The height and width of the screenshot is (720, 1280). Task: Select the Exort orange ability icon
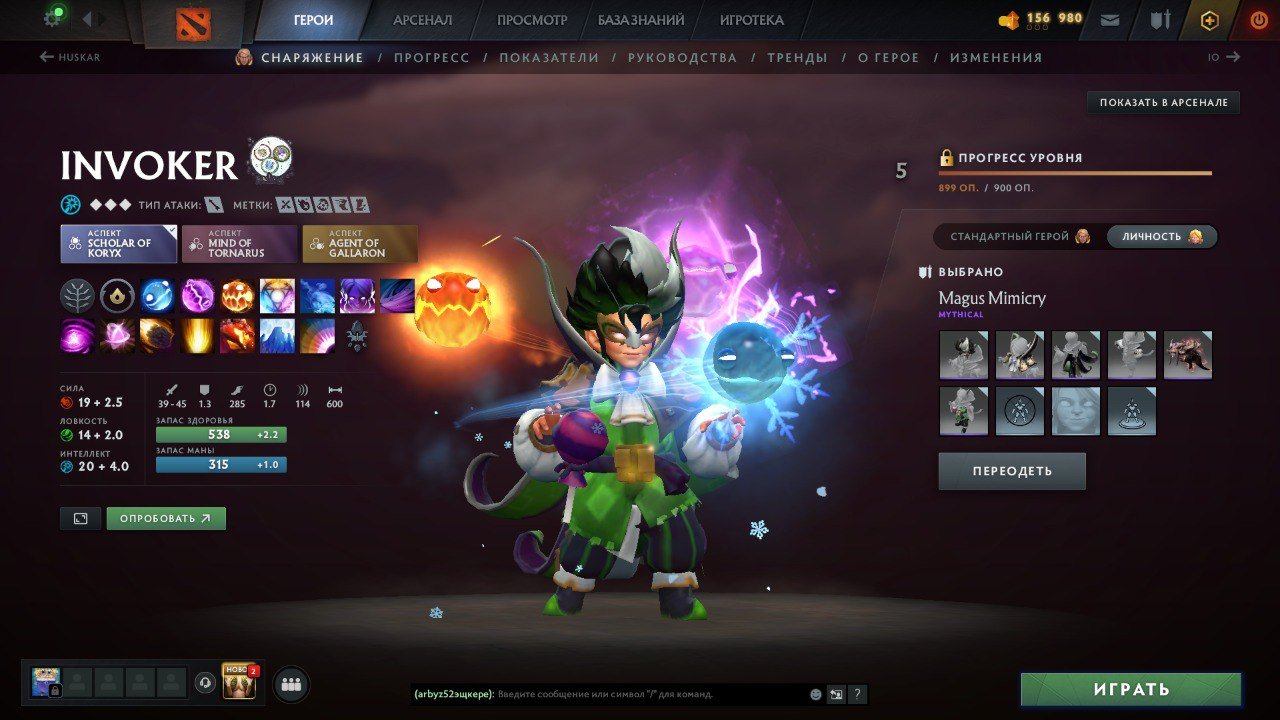237,295
